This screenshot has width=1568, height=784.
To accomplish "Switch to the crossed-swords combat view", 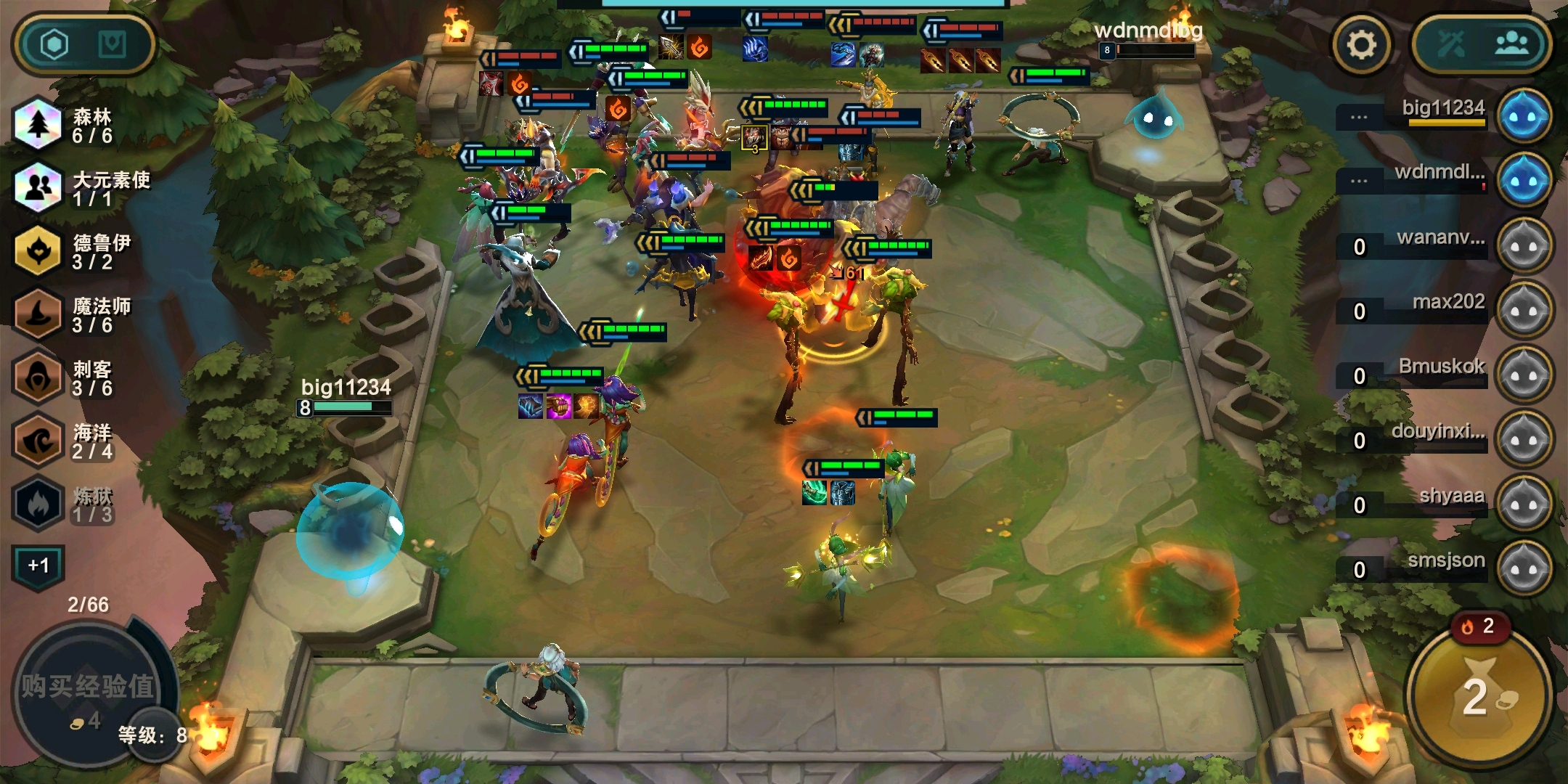I will [x=1451, y=45].
